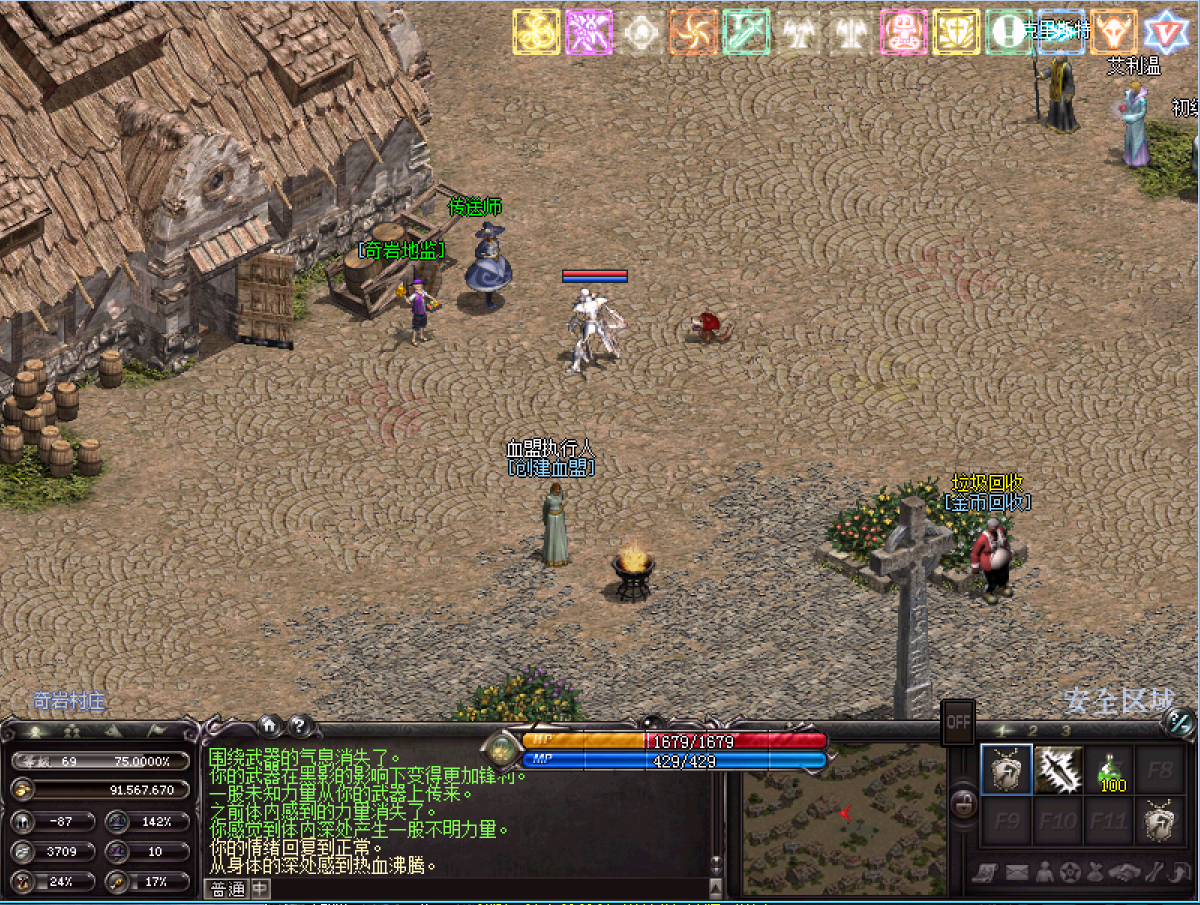Screen dimensions: 1200x905
Task: Click the yellow triple-swirl buff icon
Action: pos(537,32)
